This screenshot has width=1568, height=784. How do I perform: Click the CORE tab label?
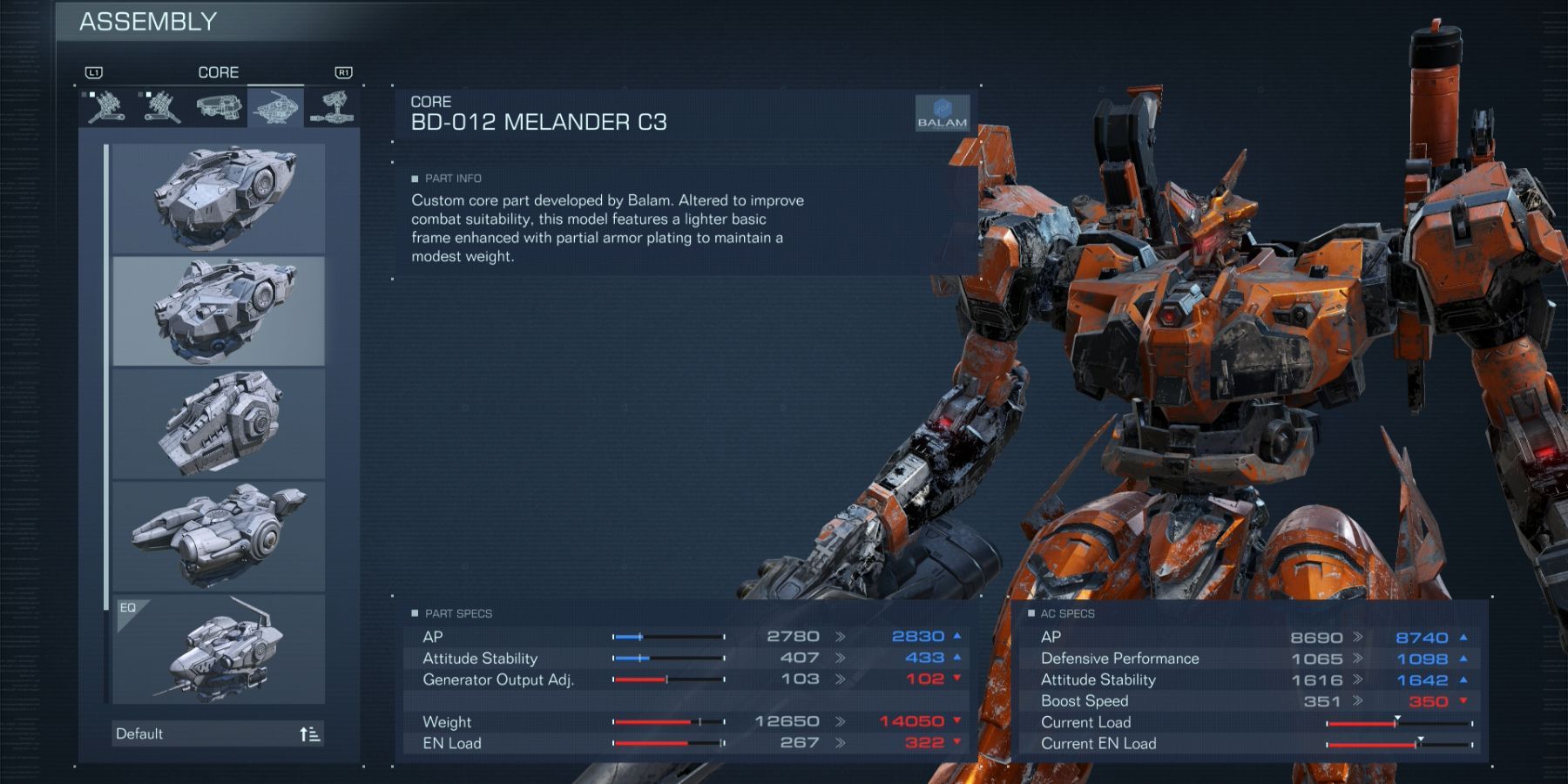pos(219,72)
